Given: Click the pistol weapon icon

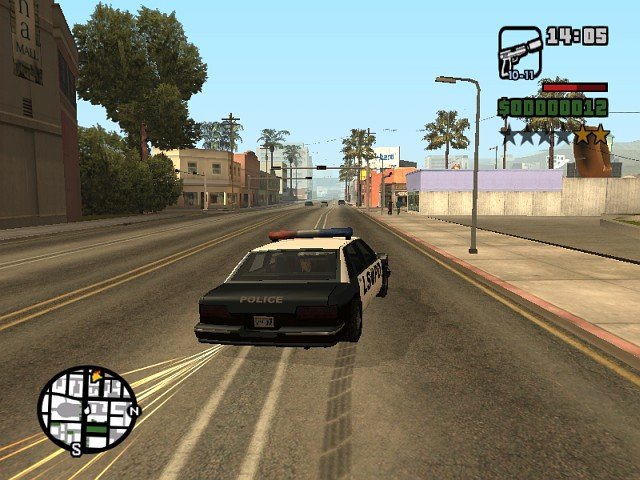Looking at the screenshot, I should (x=519, y=52).
